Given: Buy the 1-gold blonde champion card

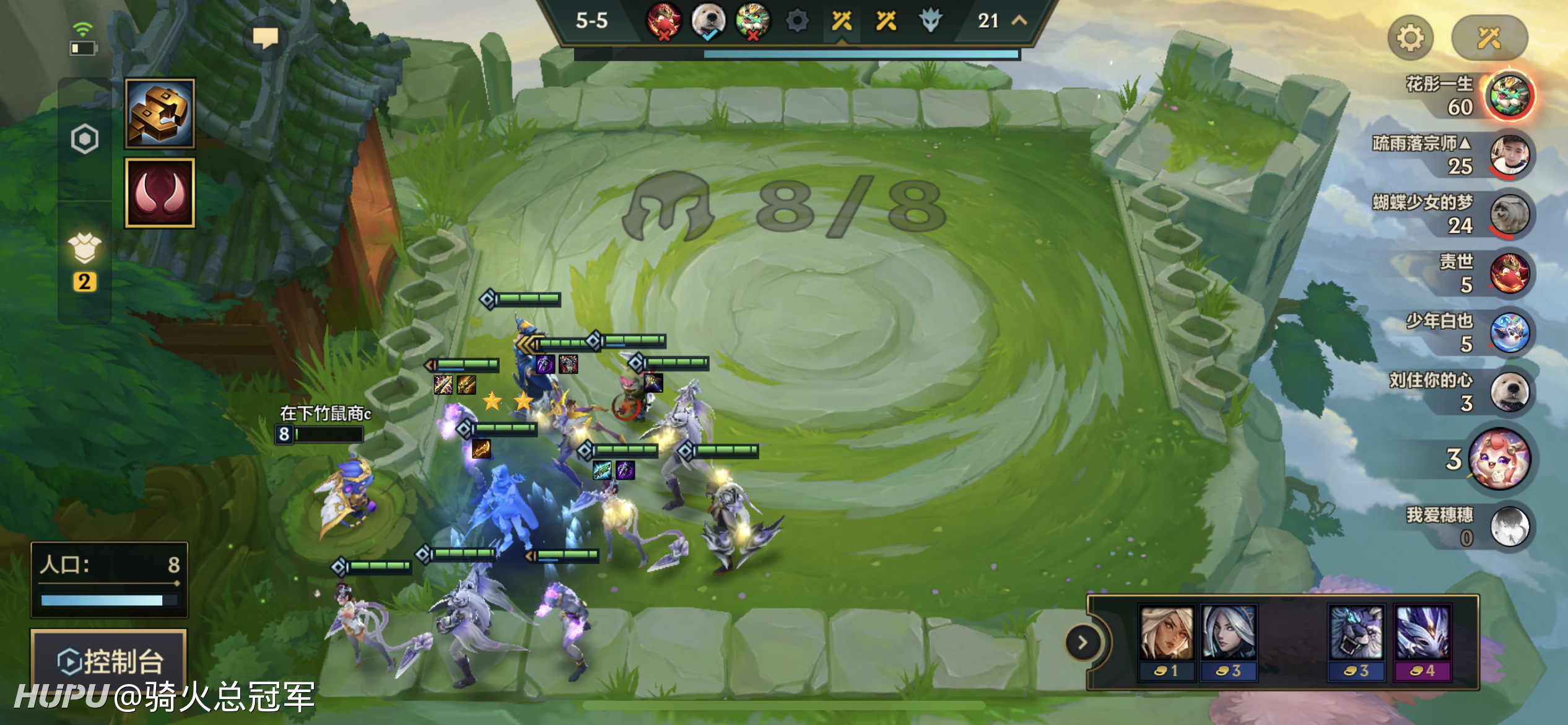Looking at the screenshot, I should [x=1167, y=643].
